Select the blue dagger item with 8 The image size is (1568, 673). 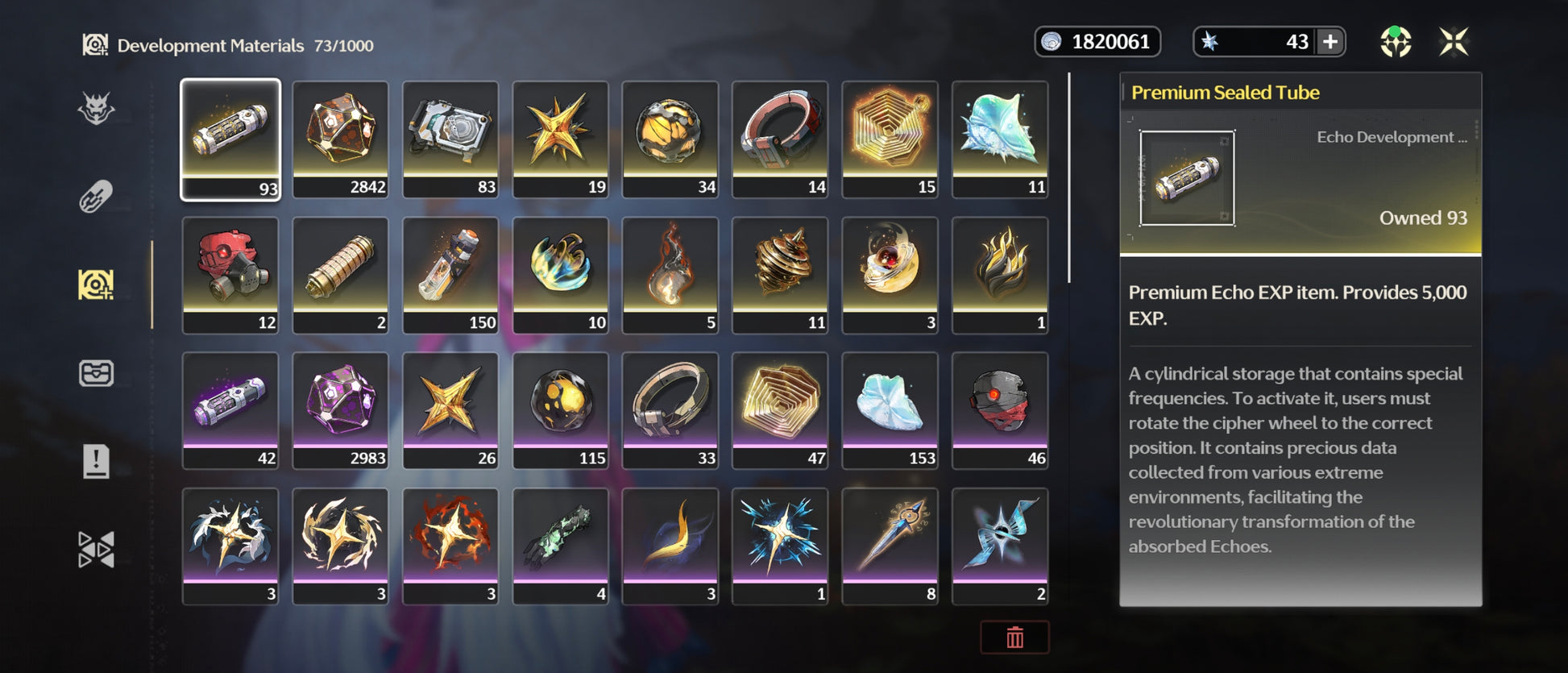click(890, 546)
